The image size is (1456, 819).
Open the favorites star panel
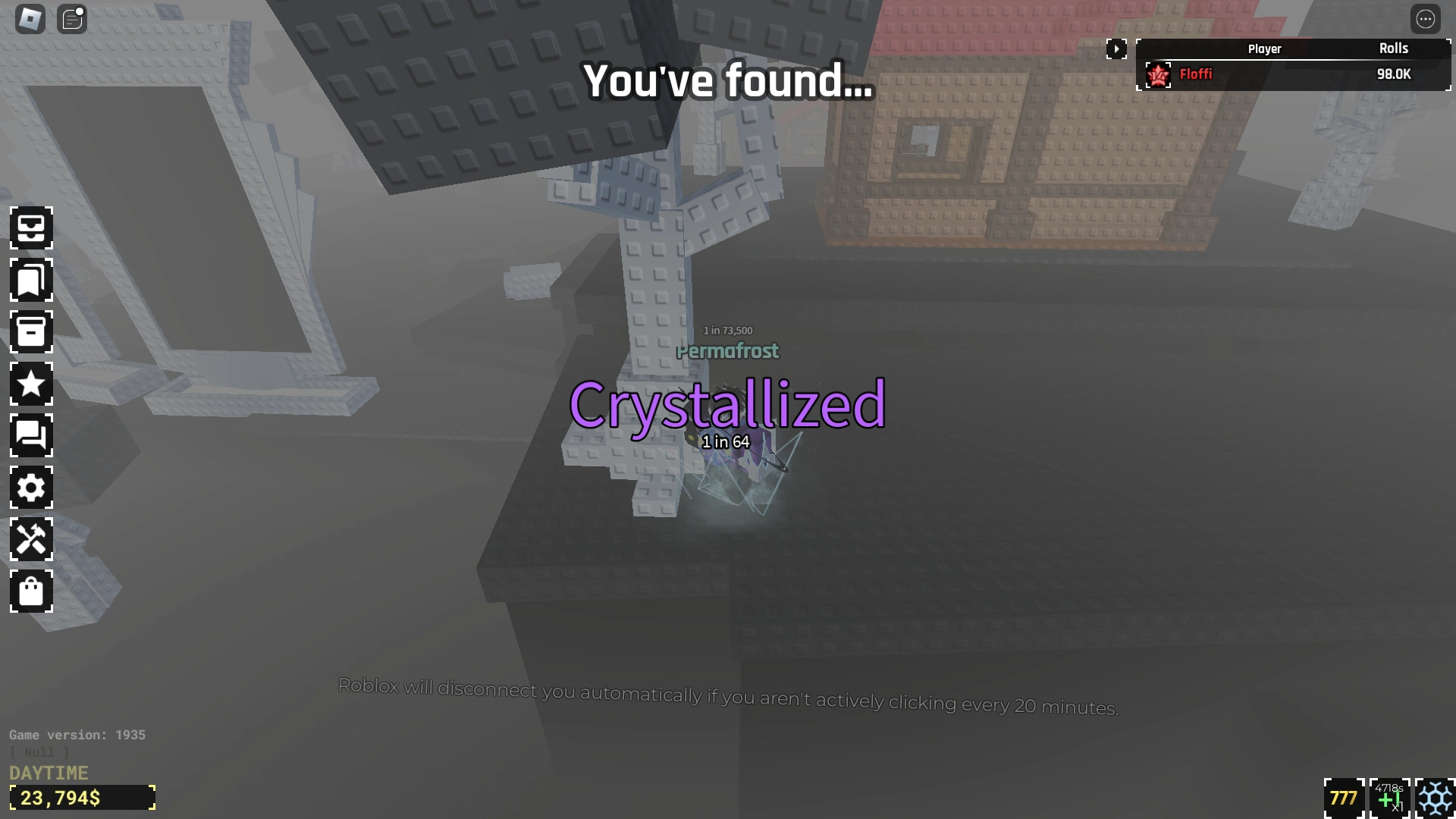tap(31, 384)
